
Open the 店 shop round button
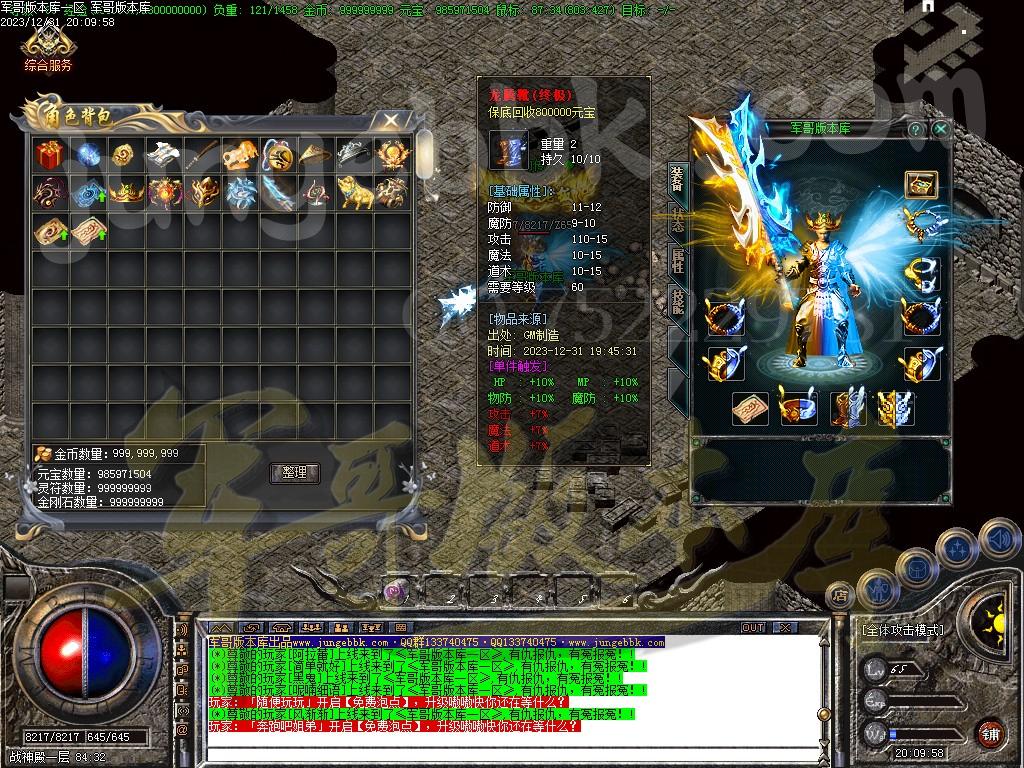[841, 597]
